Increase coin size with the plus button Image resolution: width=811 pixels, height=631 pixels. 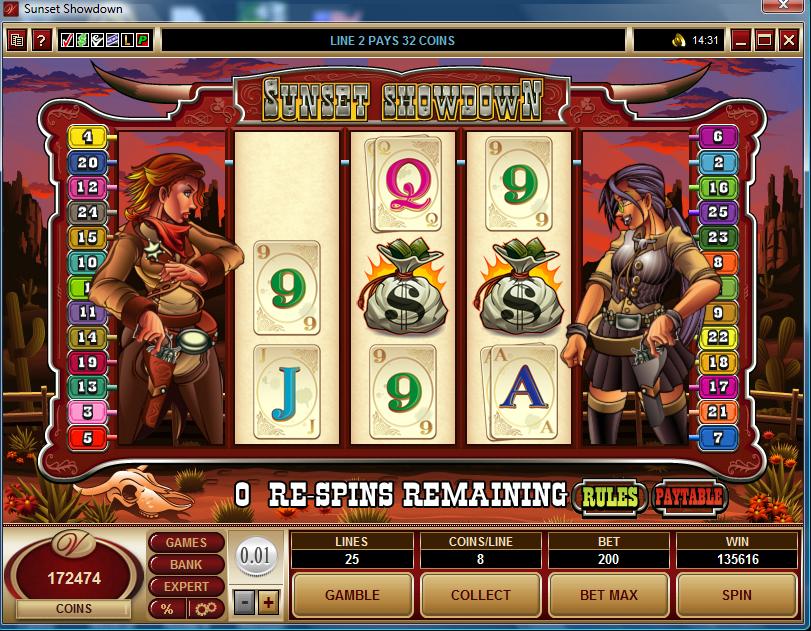click(x=268, y=603)
